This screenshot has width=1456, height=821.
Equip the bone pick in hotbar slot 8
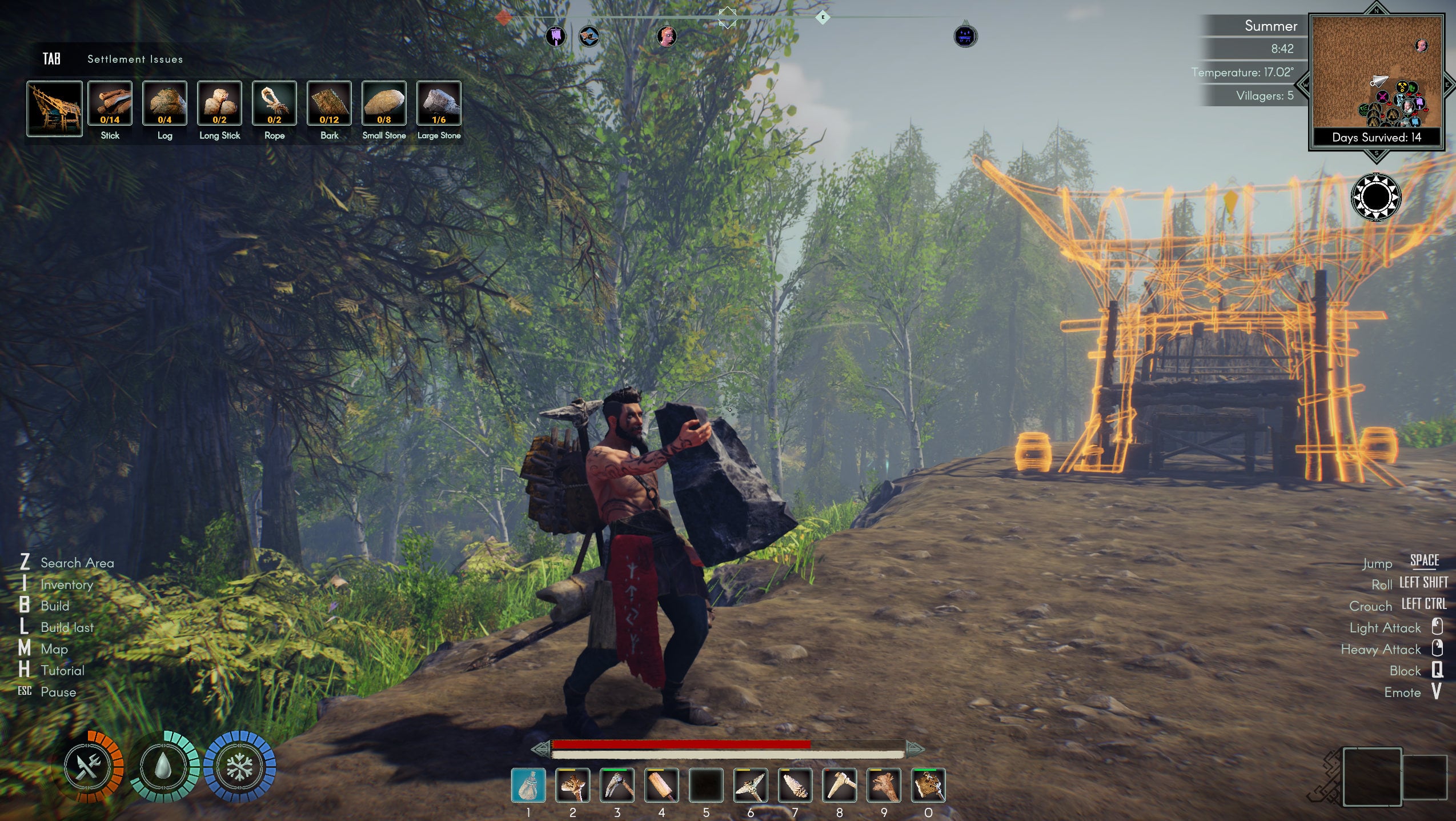click(x=840, y=786)
